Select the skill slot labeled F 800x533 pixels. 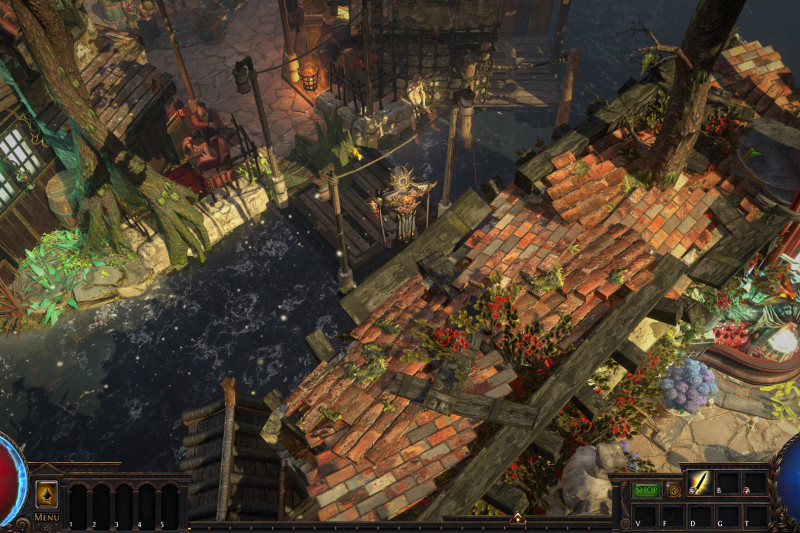tap(673, 516)
